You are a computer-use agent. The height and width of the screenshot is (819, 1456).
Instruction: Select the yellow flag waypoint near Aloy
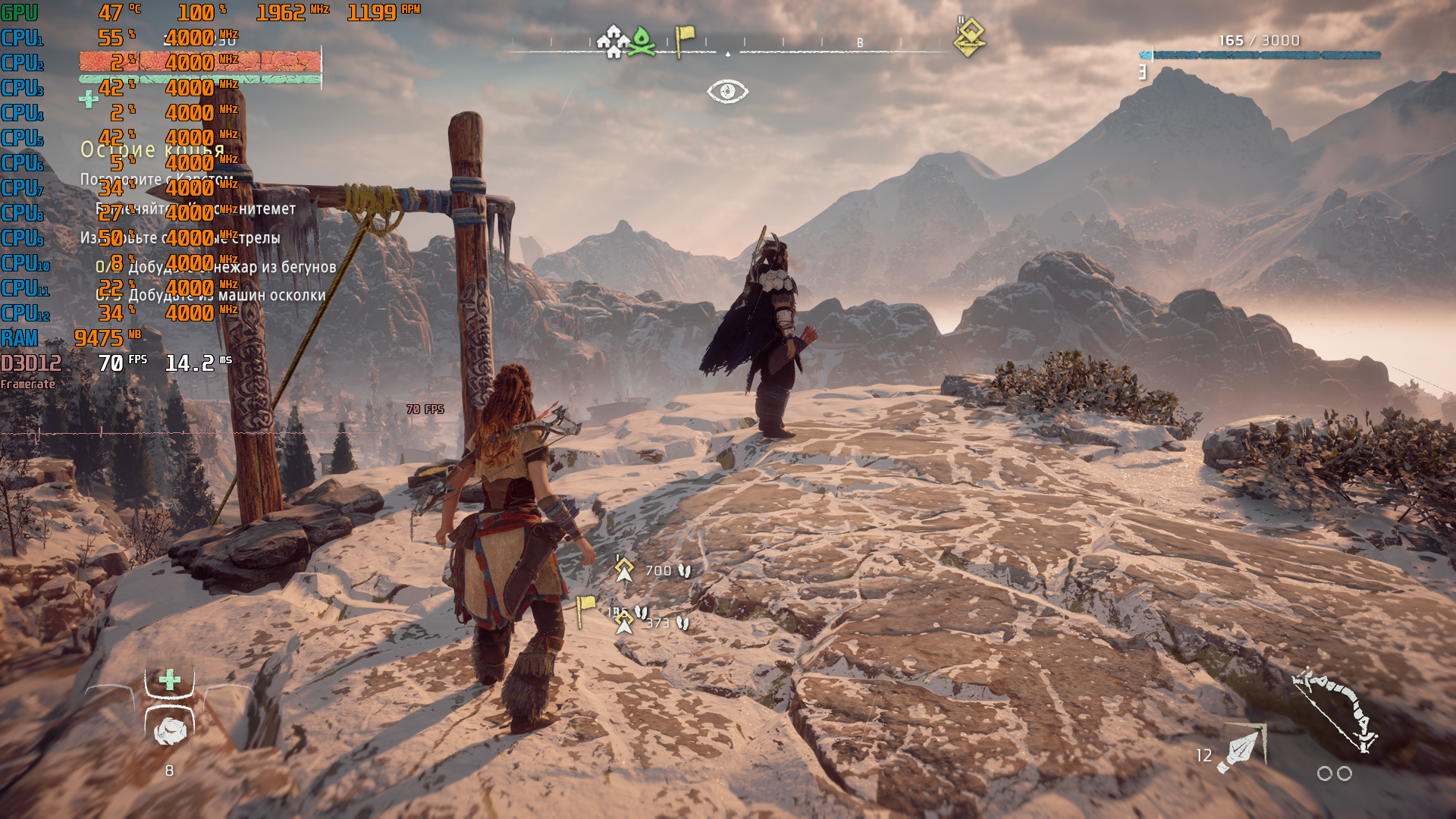[x=585, y=609]
